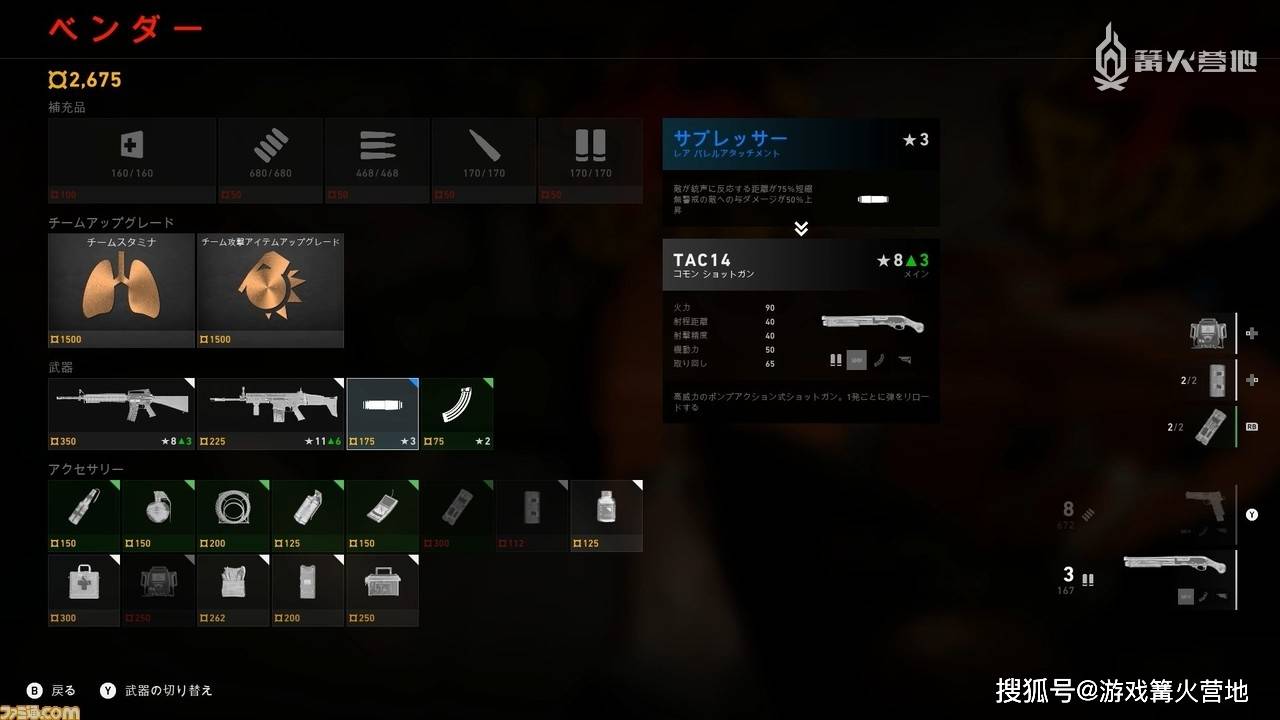Screen dimensions: 1280x720
Task: Select the bandage pack costing 262
Action: click(x=233, y=590)
